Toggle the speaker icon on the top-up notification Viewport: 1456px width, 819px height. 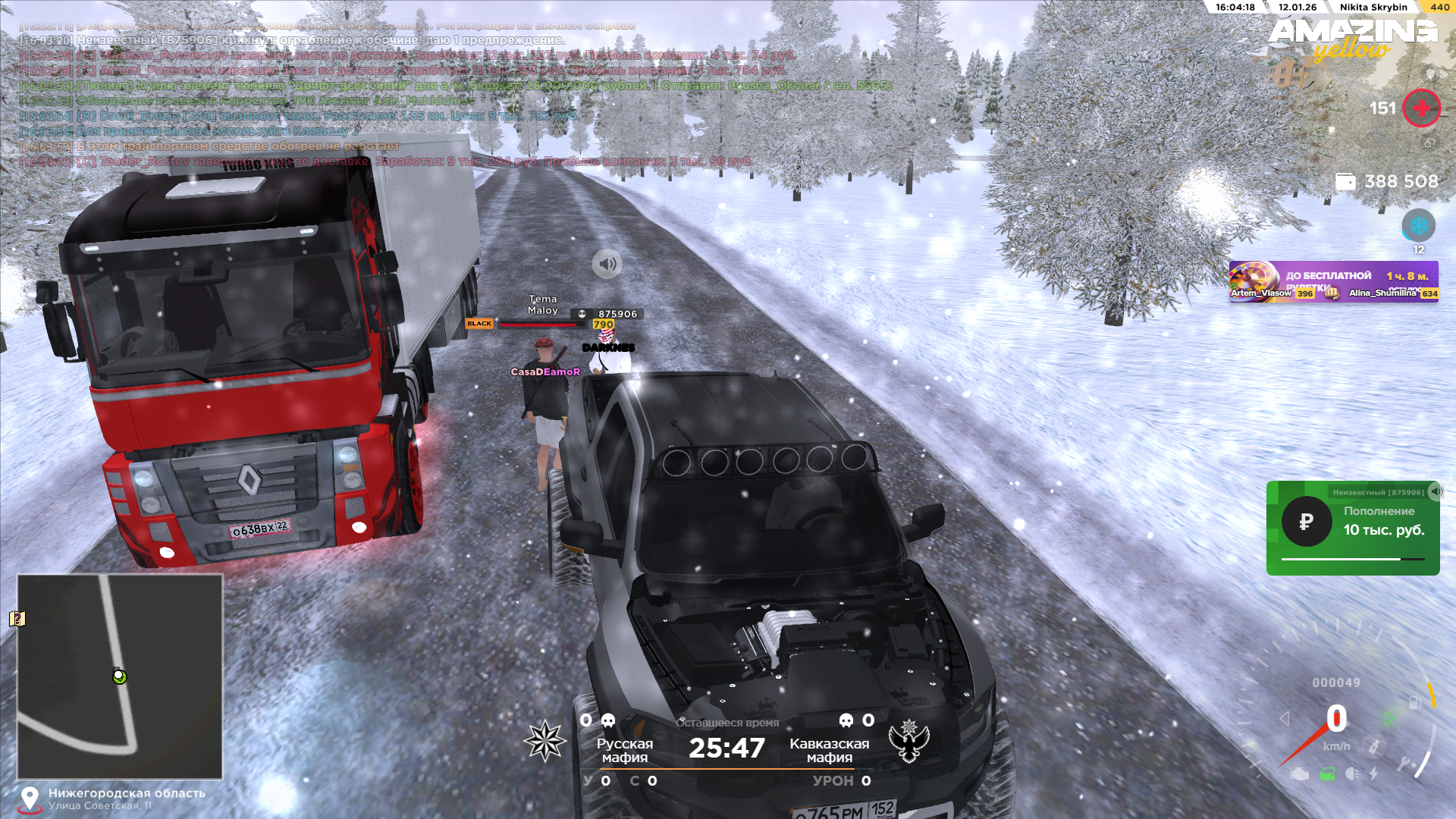1435,491
